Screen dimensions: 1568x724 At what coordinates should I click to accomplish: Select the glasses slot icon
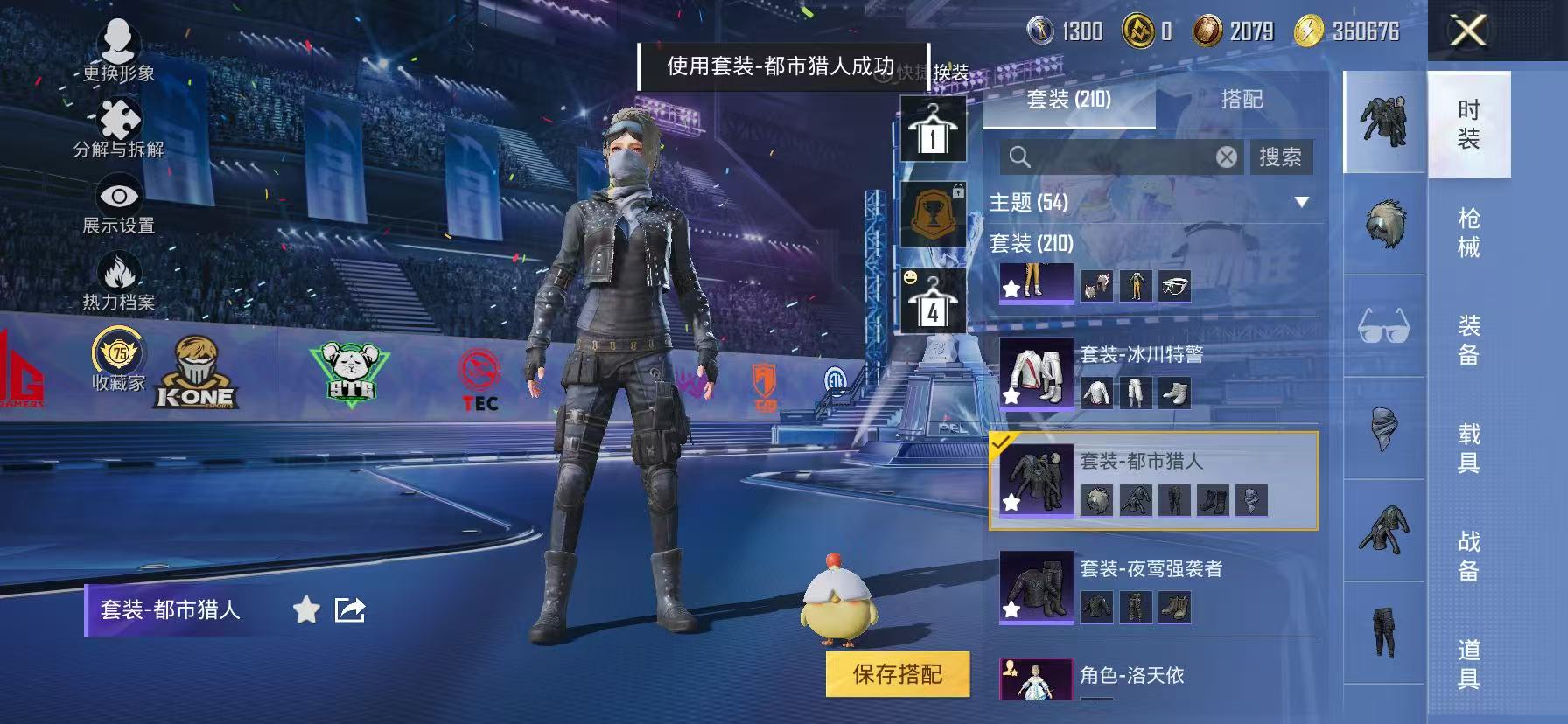click(1387, 325)
